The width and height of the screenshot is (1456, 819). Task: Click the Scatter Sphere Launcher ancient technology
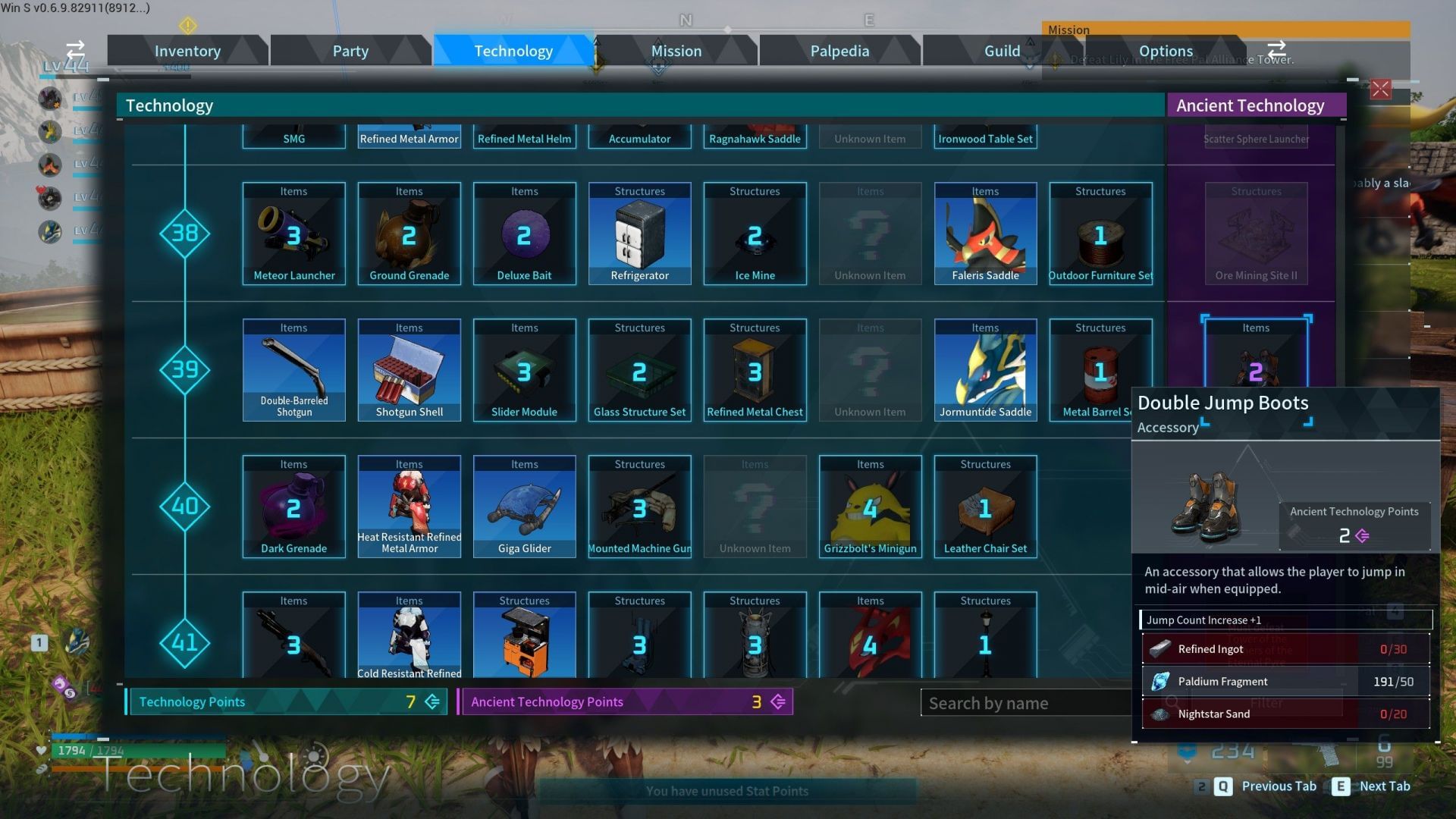pos(1257,139)
